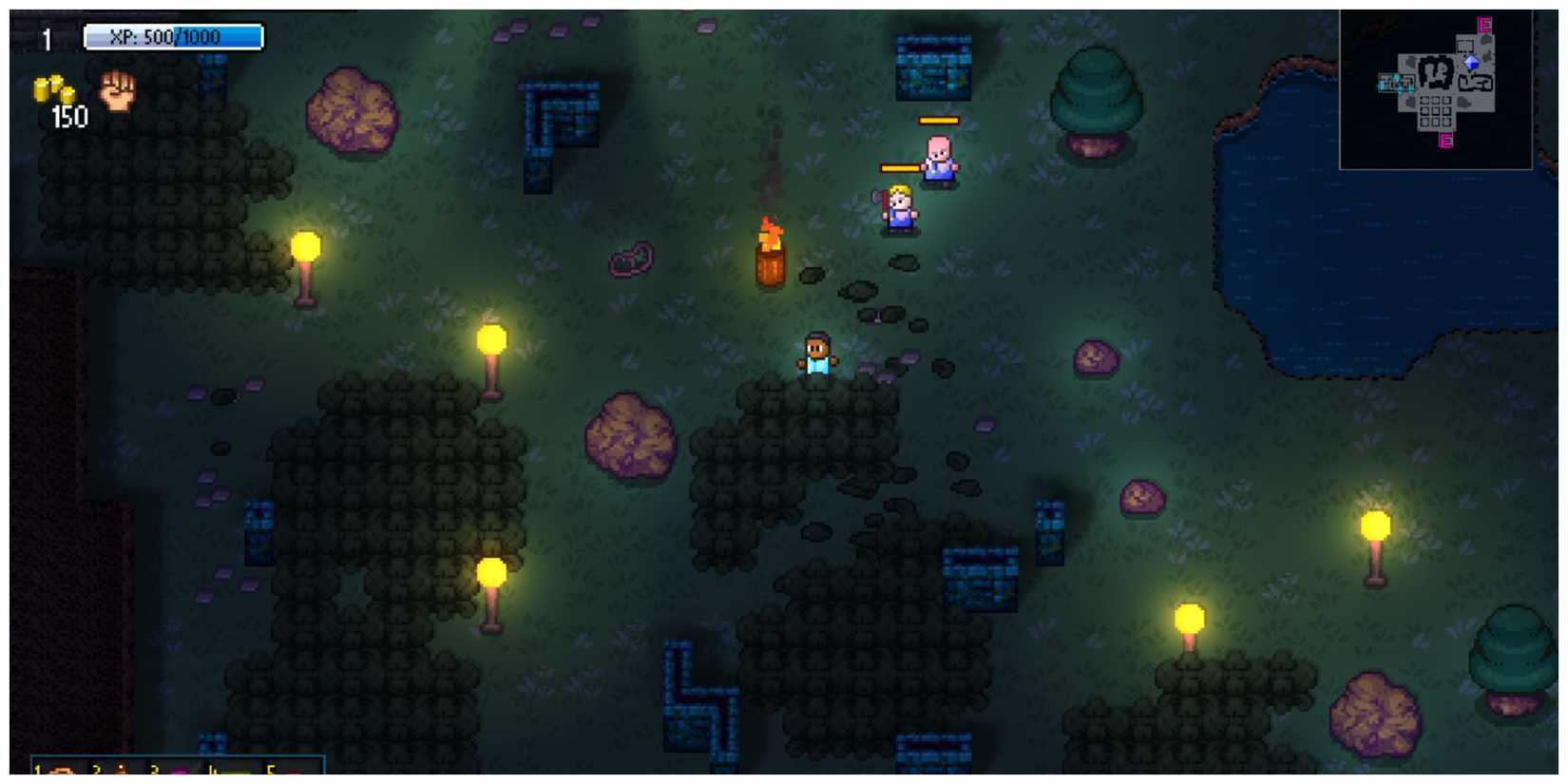
Task: Click the bottom pink E exit marker on minimap
Action: 1444,141
